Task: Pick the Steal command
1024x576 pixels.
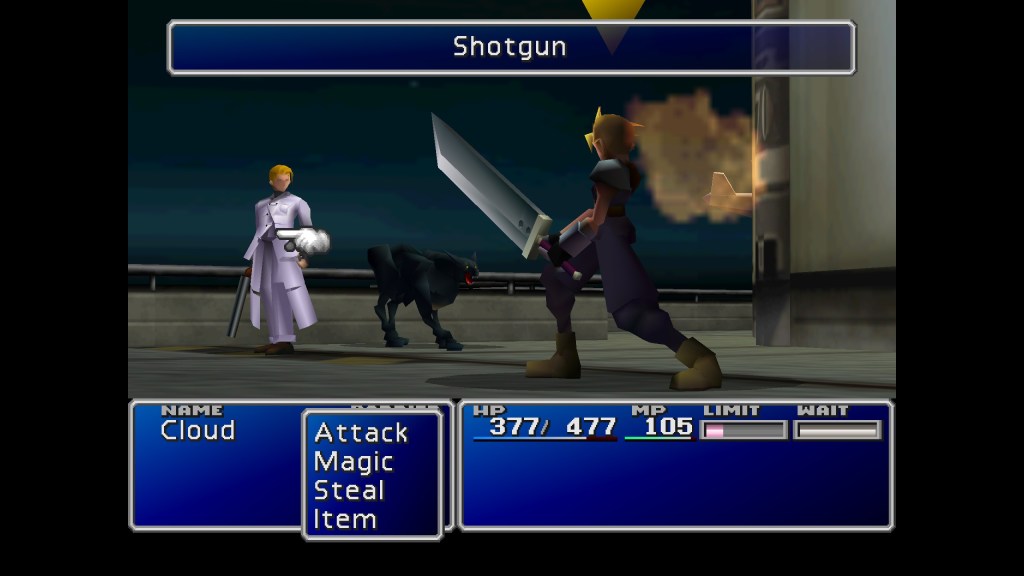Action: pyautogui.click(x=349, y=491)
